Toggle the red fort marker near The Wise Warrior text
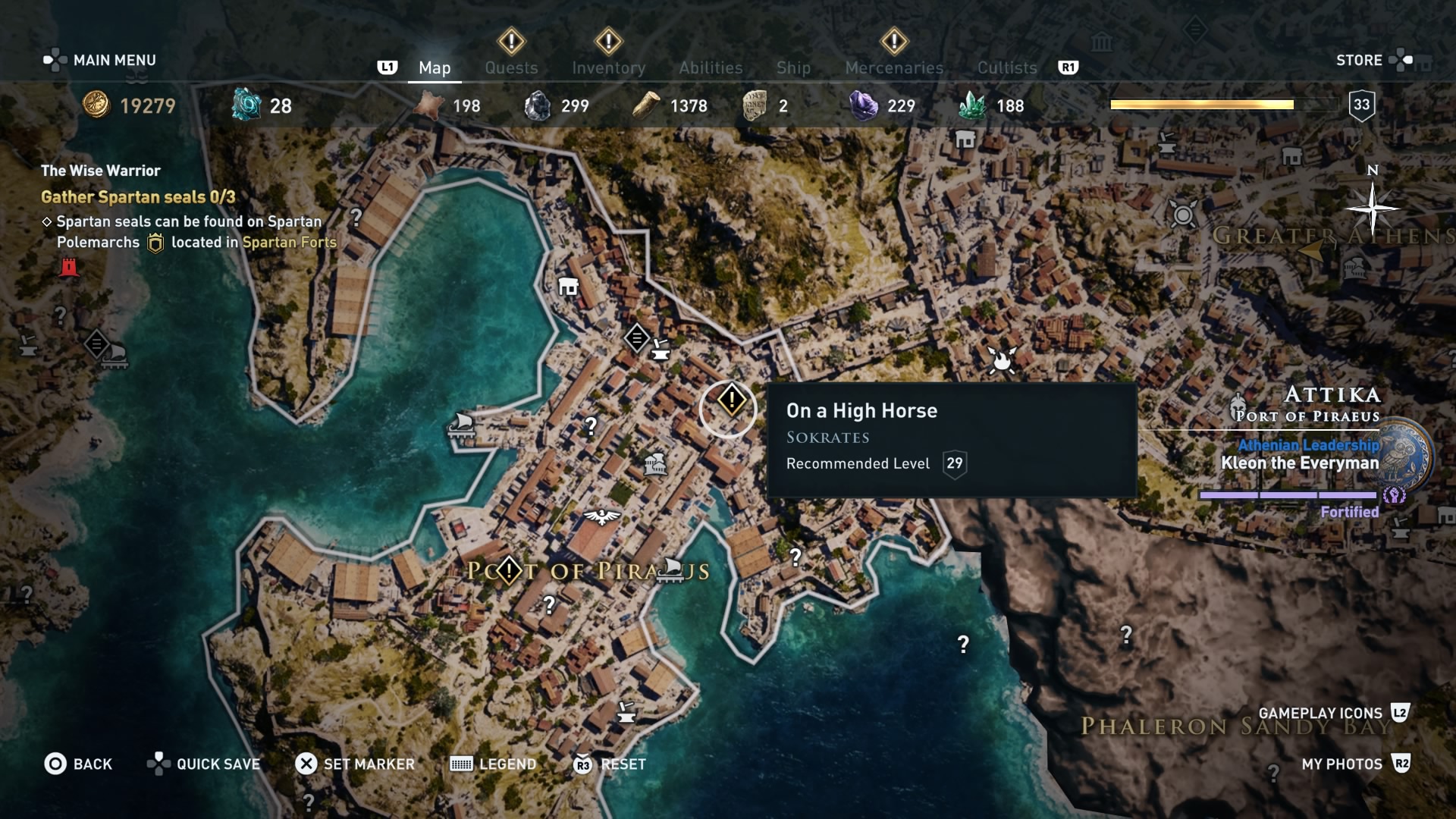 (x=71, y=267)
